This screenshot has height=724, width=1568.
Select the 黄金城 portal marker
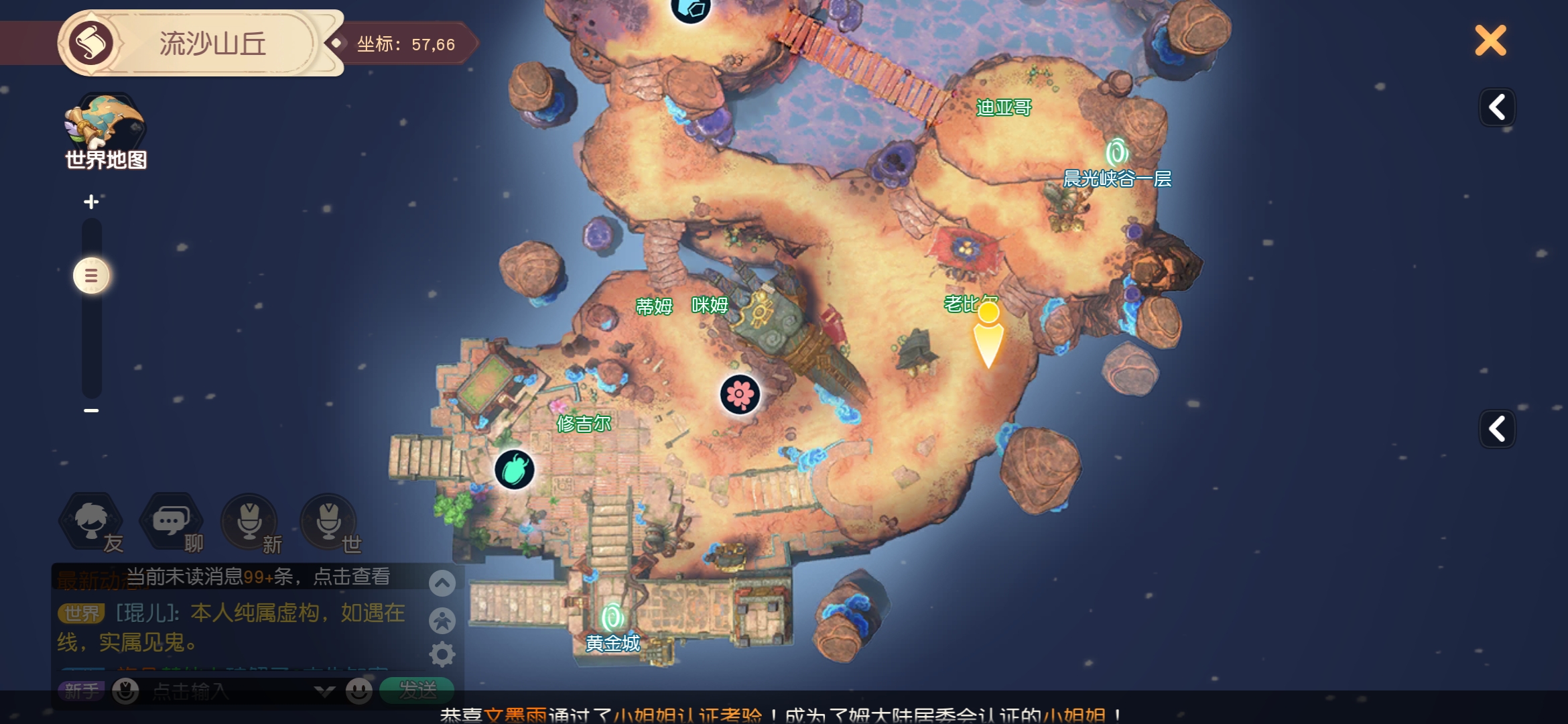tap(612, 618)
